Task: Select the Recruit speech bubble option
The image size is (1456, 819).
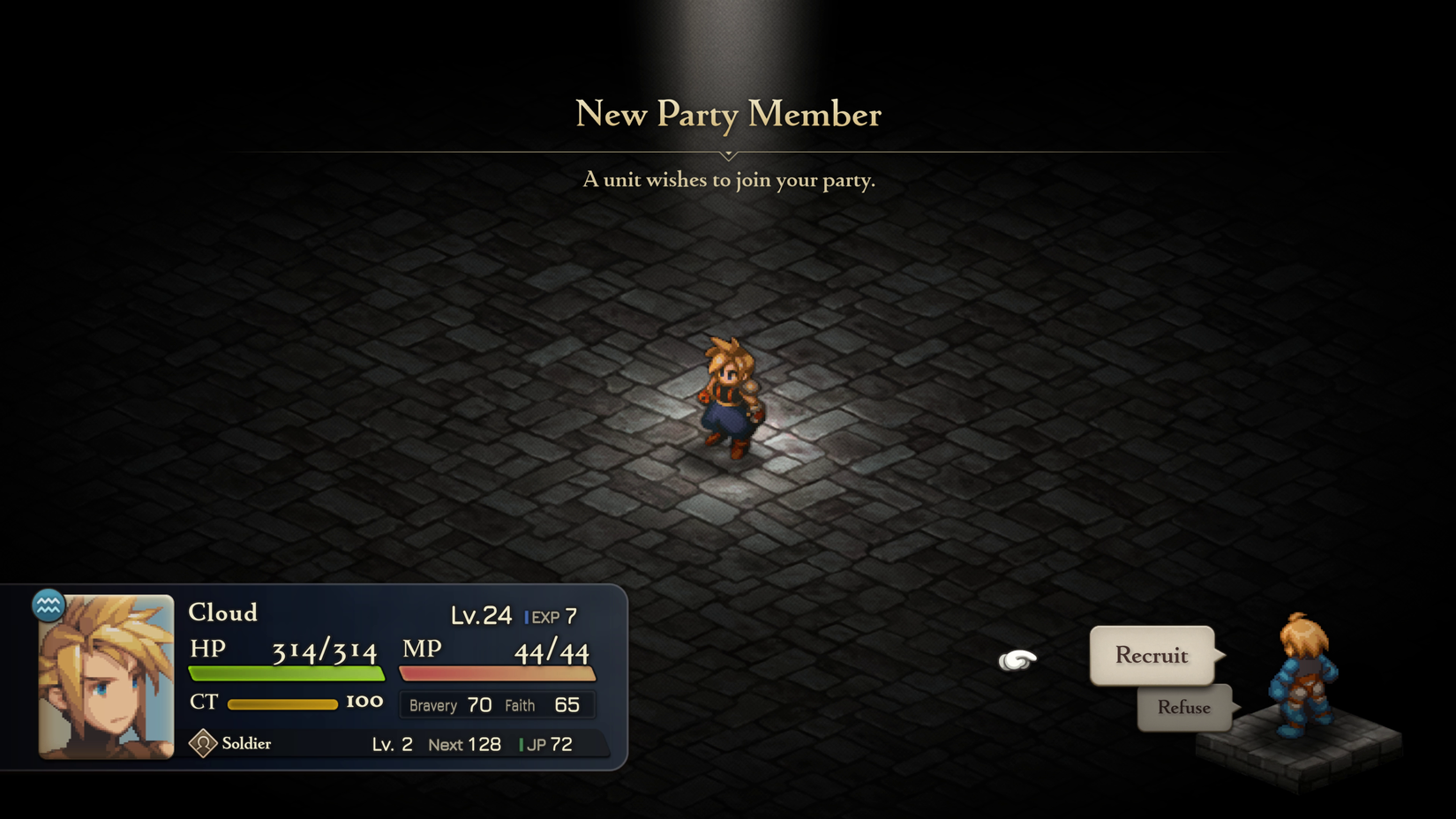Action: [x=1151, y=656]
